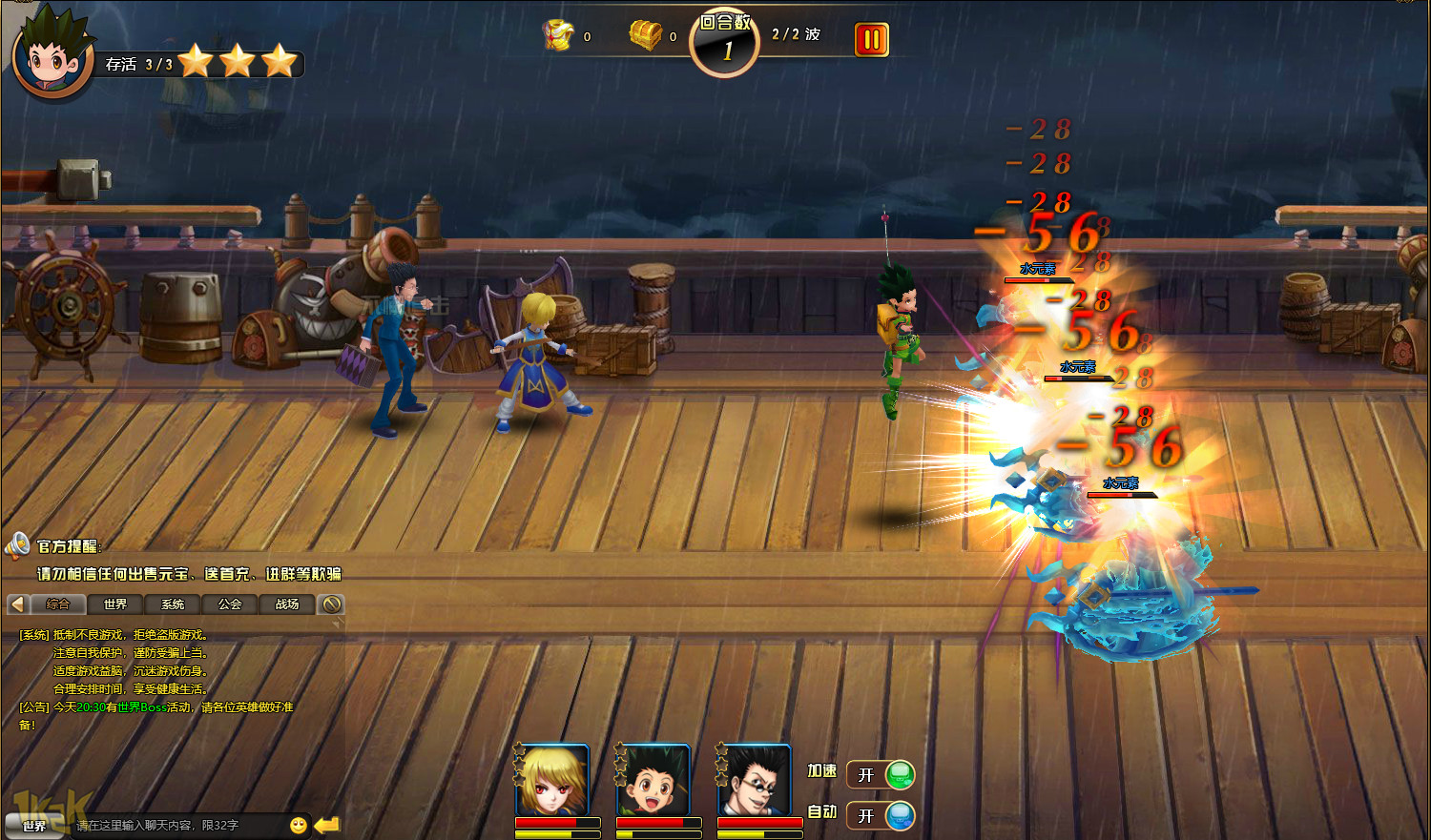1431x840 pixels.
Task: Click the block icon beside the chat tabs
Action: (x=331, y=604)
